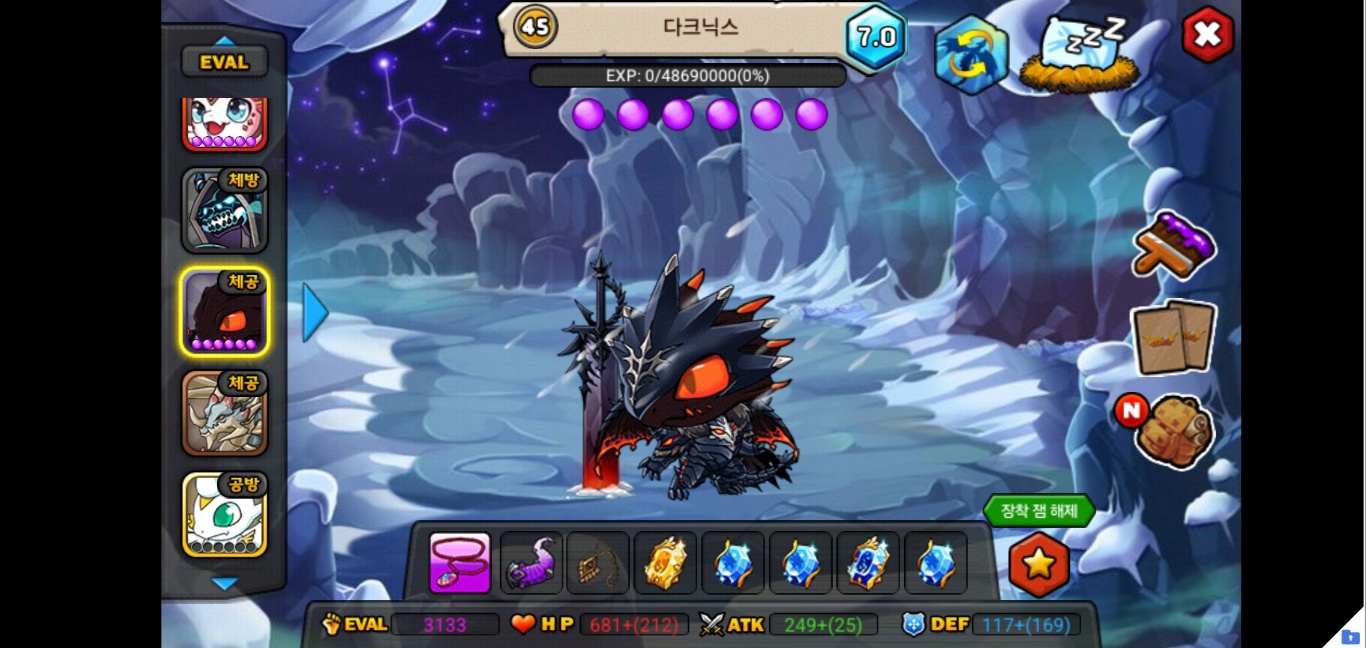Select the purple scorpion tail equipment slot

[531, 563]
